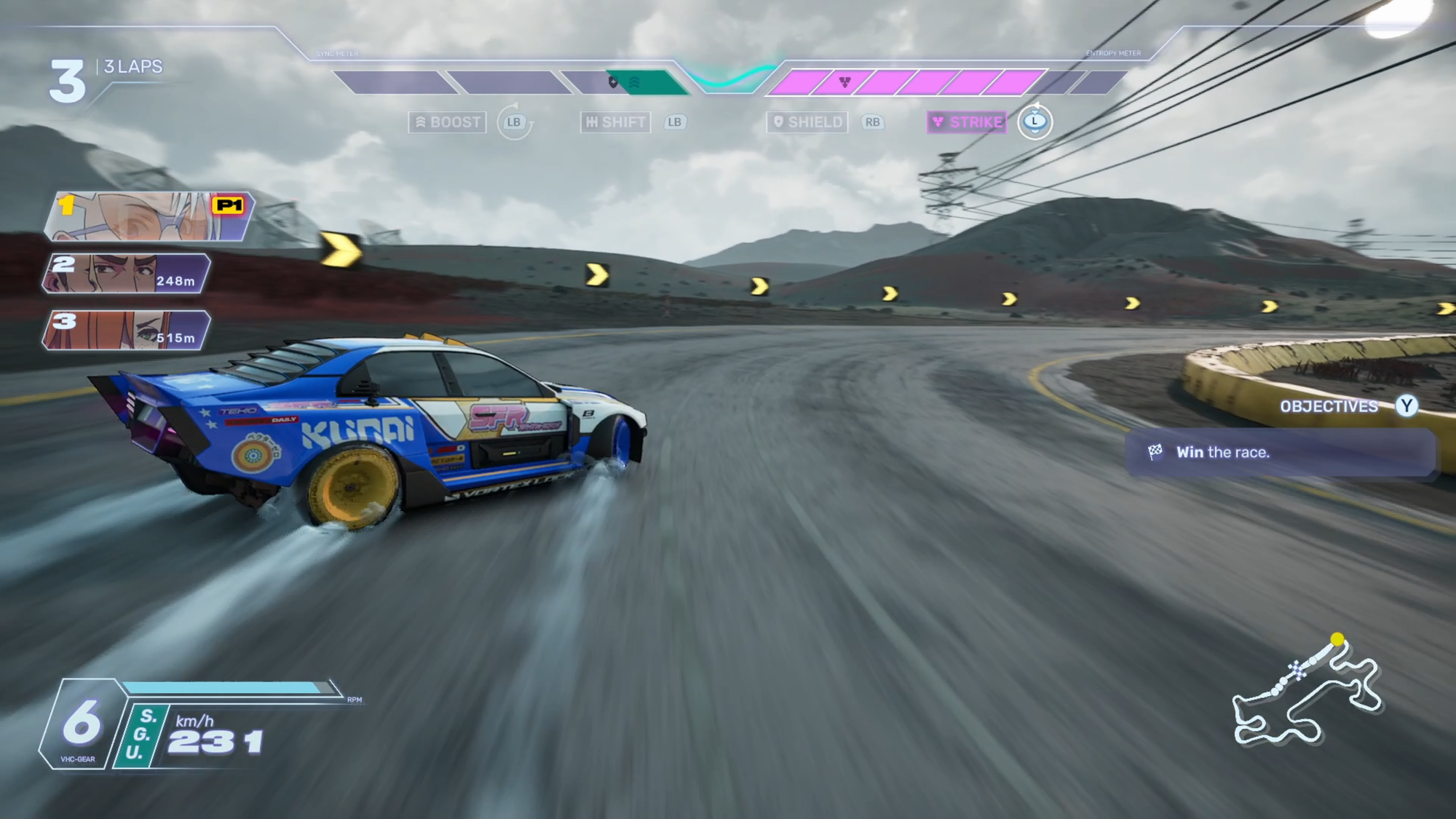The image size is (1456, 819).
Task: Choose the third-place racer at 515m
Action: tap(127, 330)
